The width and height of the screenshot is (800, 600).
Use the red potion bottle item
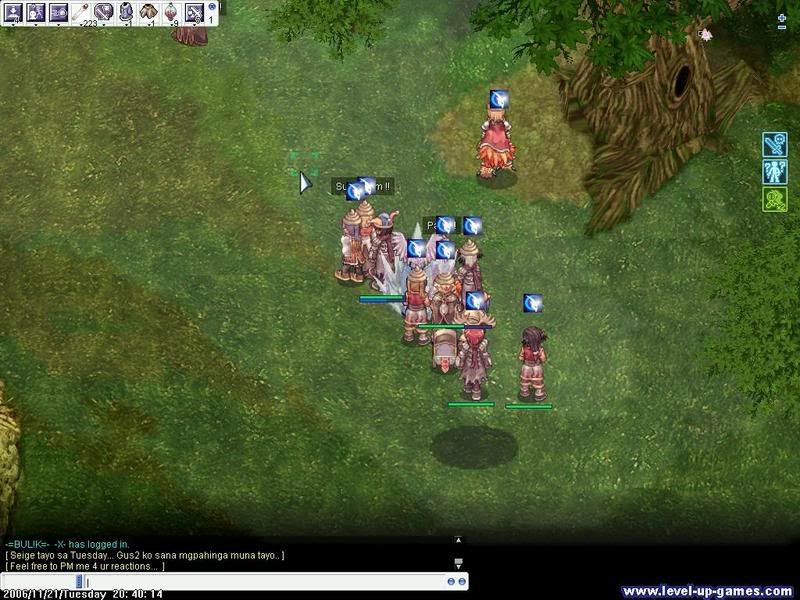[x=172, y=12]
